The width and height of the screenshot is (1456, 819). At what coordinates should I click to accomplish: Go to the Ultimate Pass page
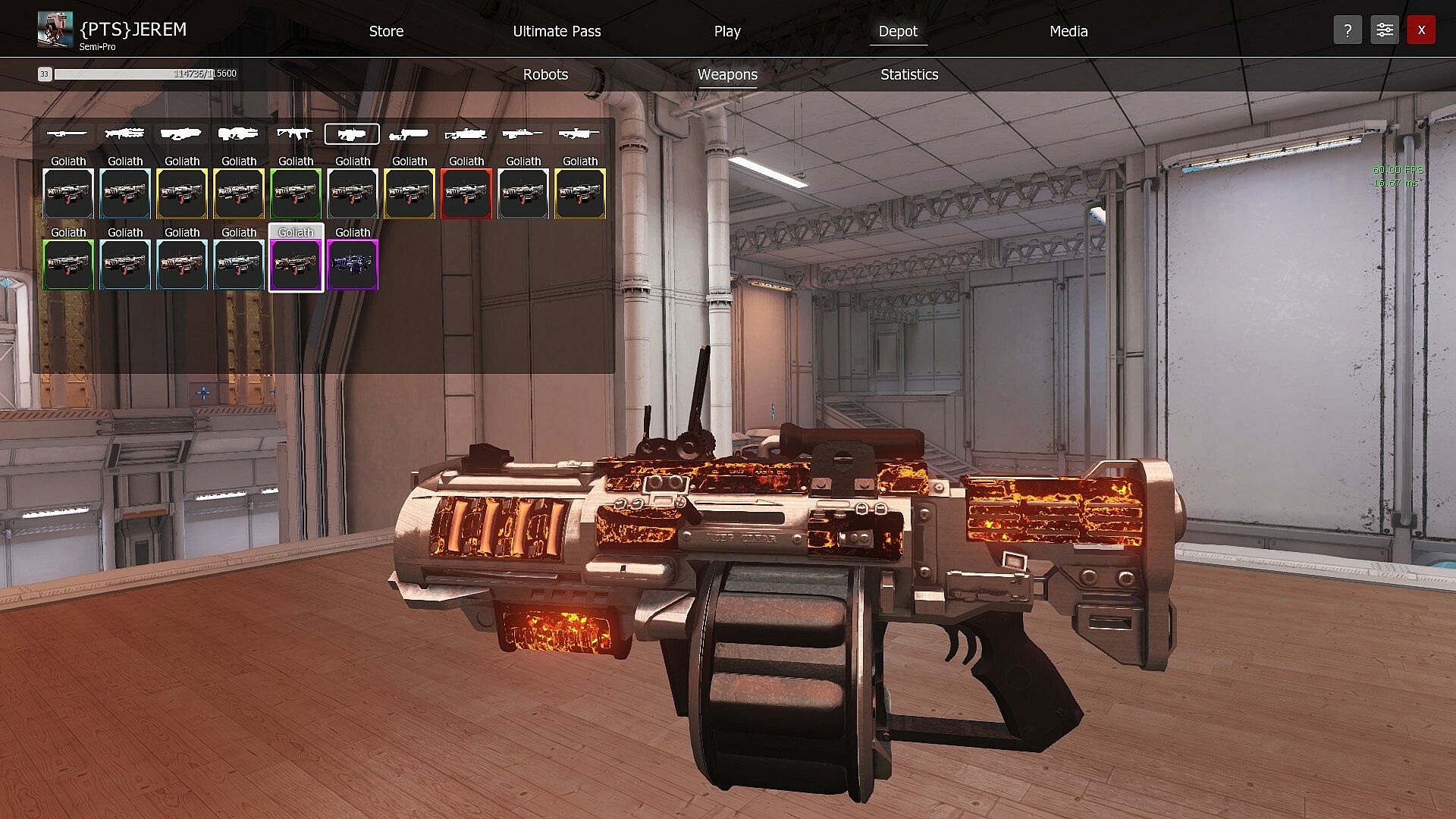coord(557,31)
